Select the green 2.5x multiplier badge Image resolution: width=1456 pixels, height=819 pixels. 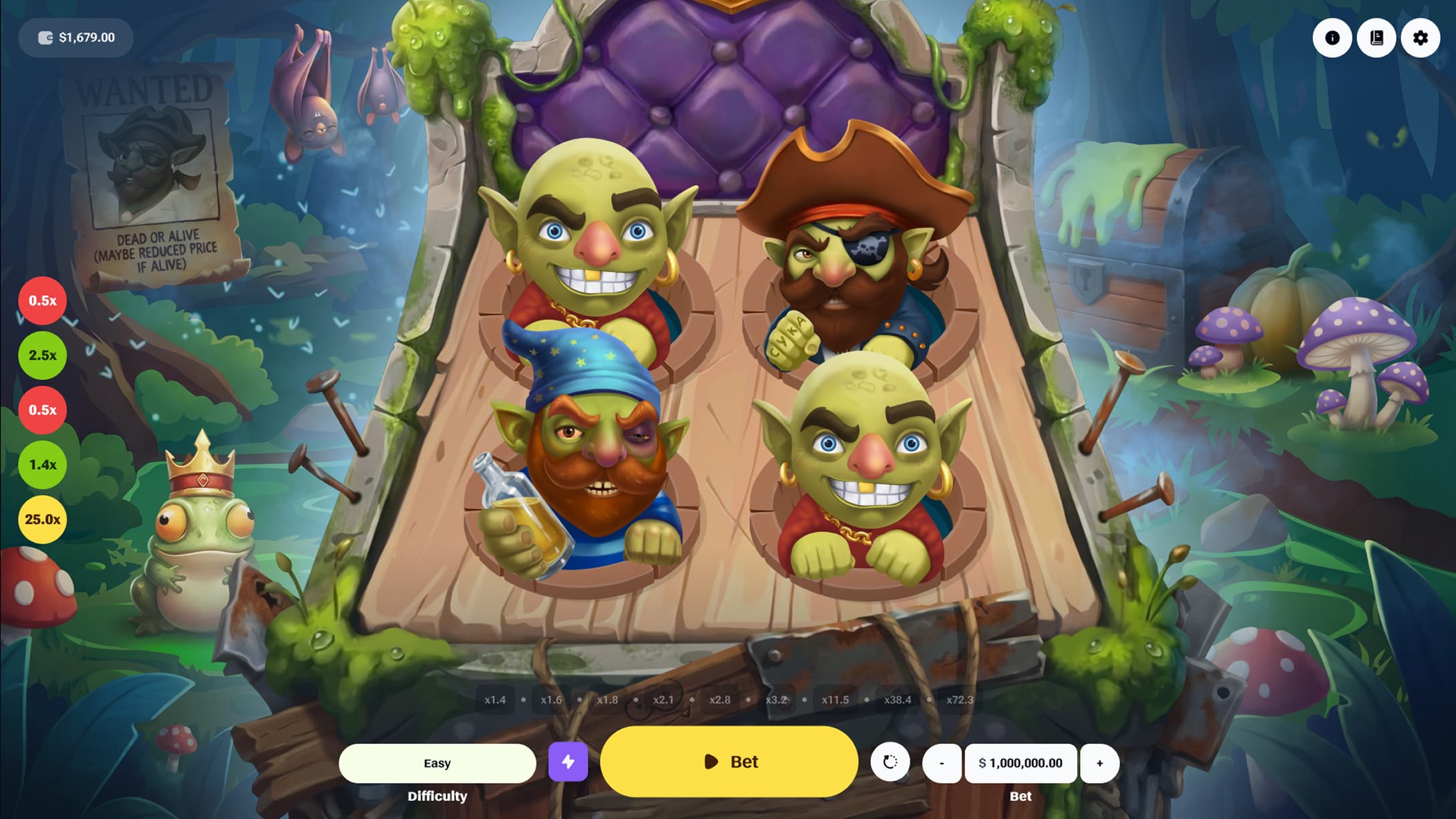point(42,355)
